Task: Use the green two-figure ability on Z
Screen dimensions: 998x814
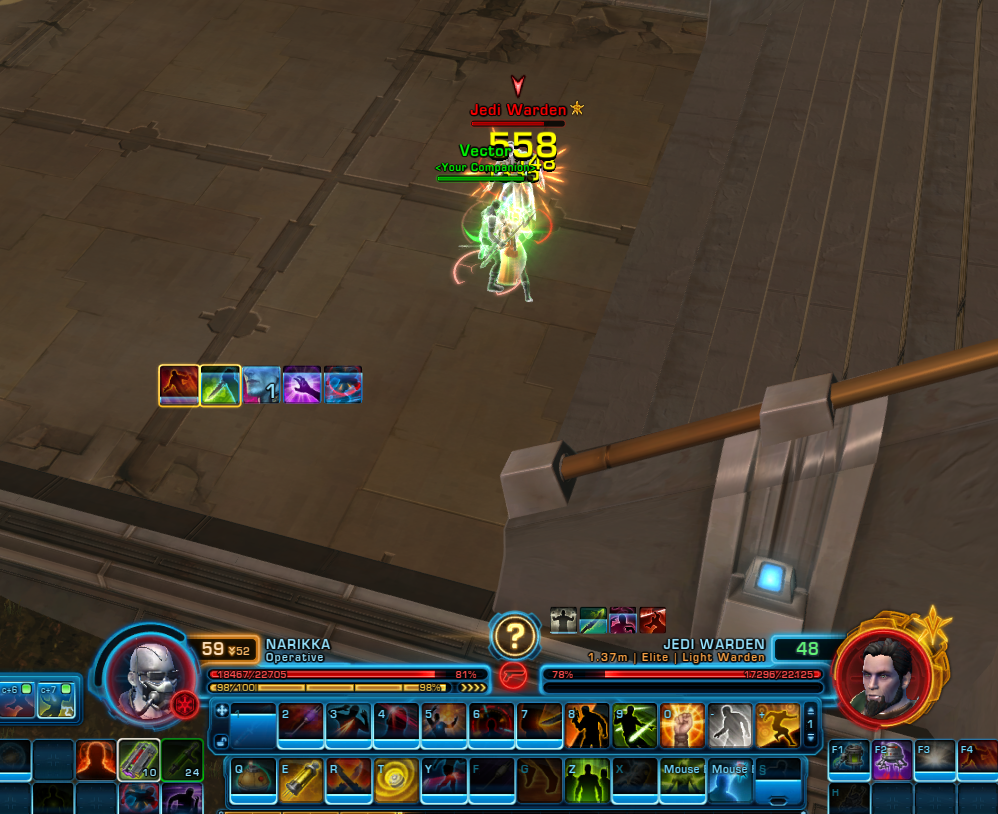Action: pos(587,778)
